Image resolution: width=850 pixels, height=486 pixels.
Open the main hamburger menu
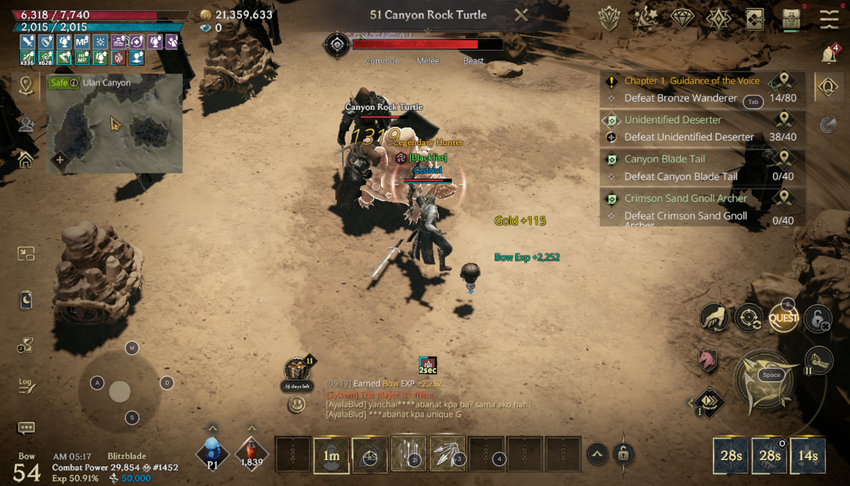click(x=829, y=18)
